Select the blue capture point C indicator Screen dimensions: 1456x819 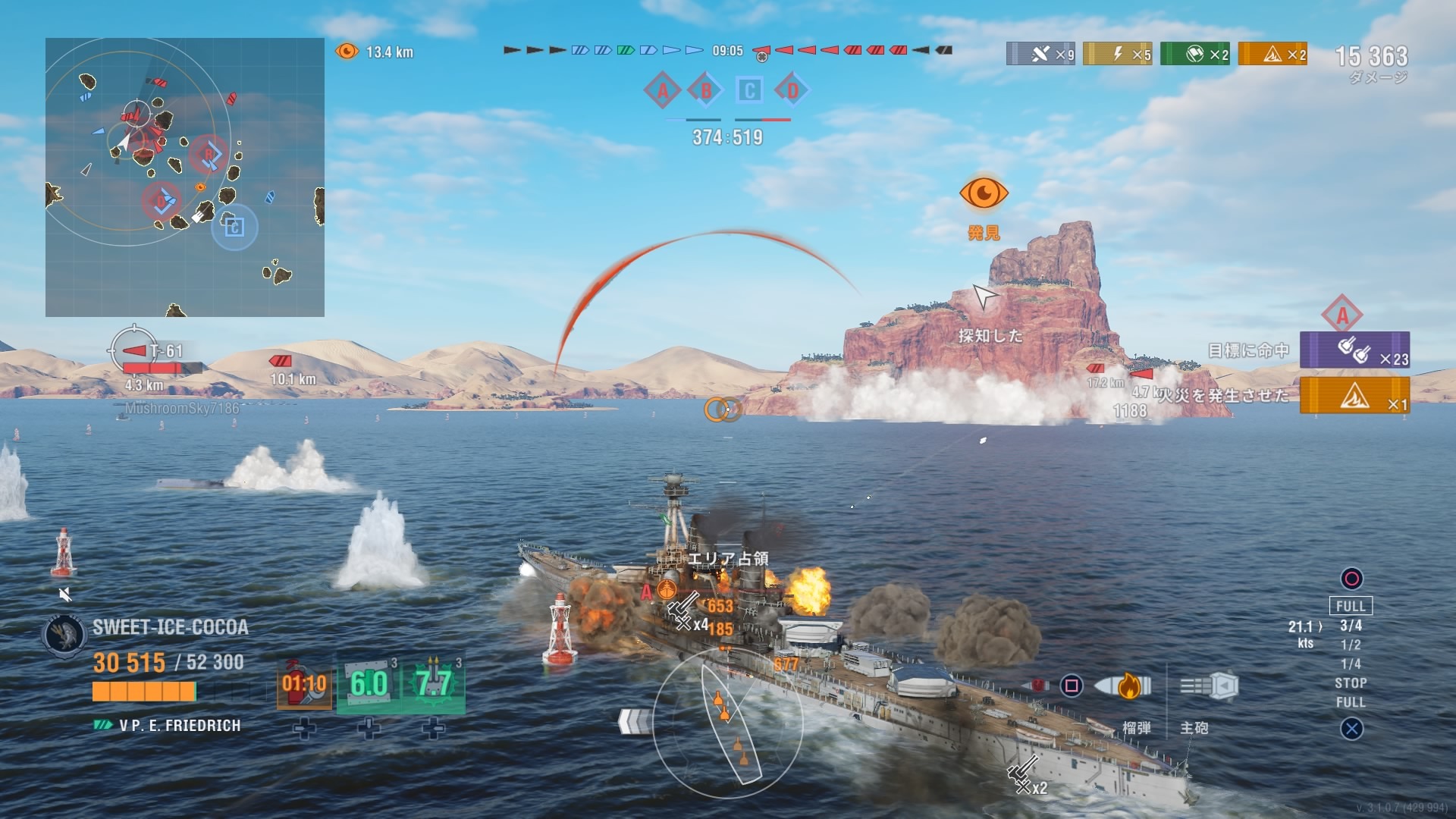point(749,91)
